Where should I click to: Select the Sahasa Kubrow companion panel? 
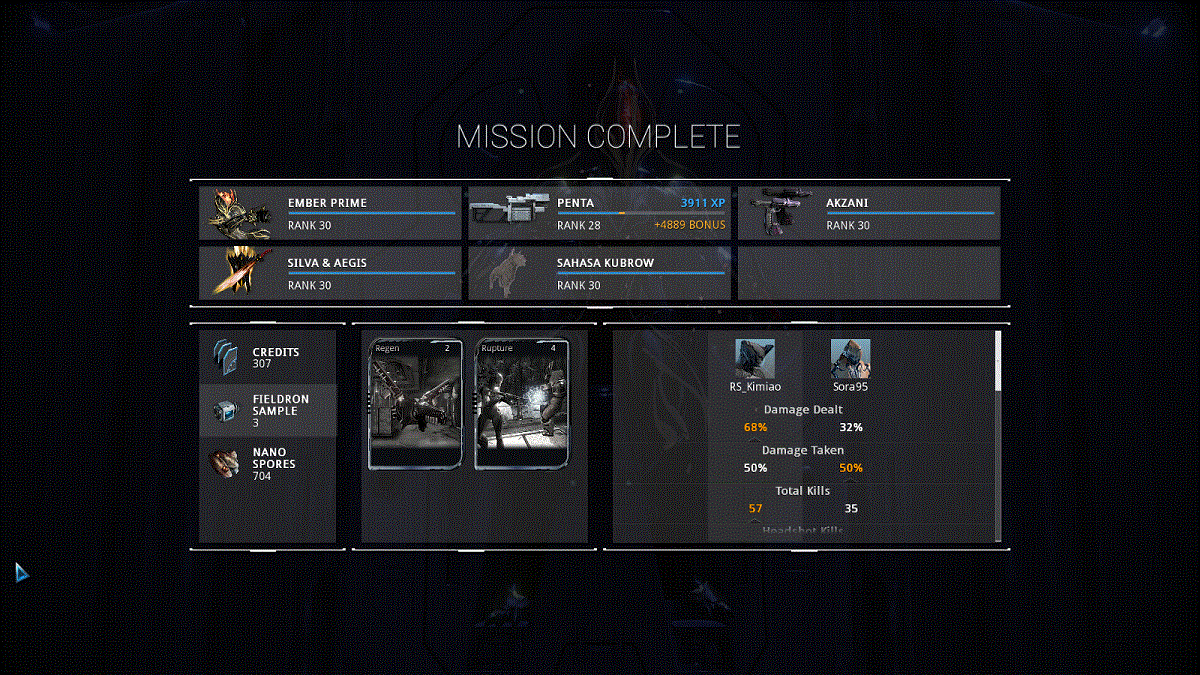pos(599,273)
